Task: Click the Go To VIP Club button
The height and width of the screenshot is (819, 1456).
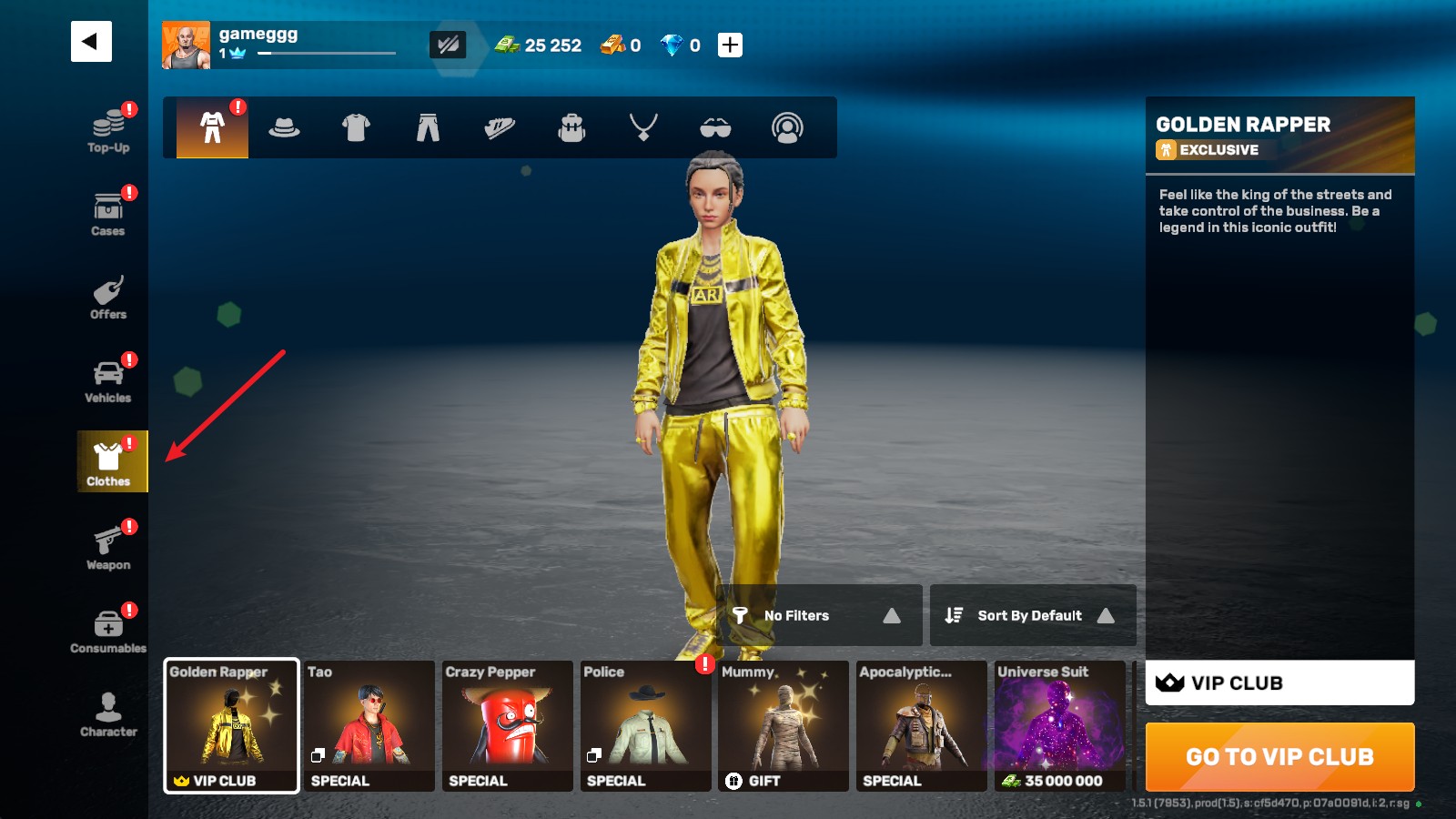Action: 1279,757
